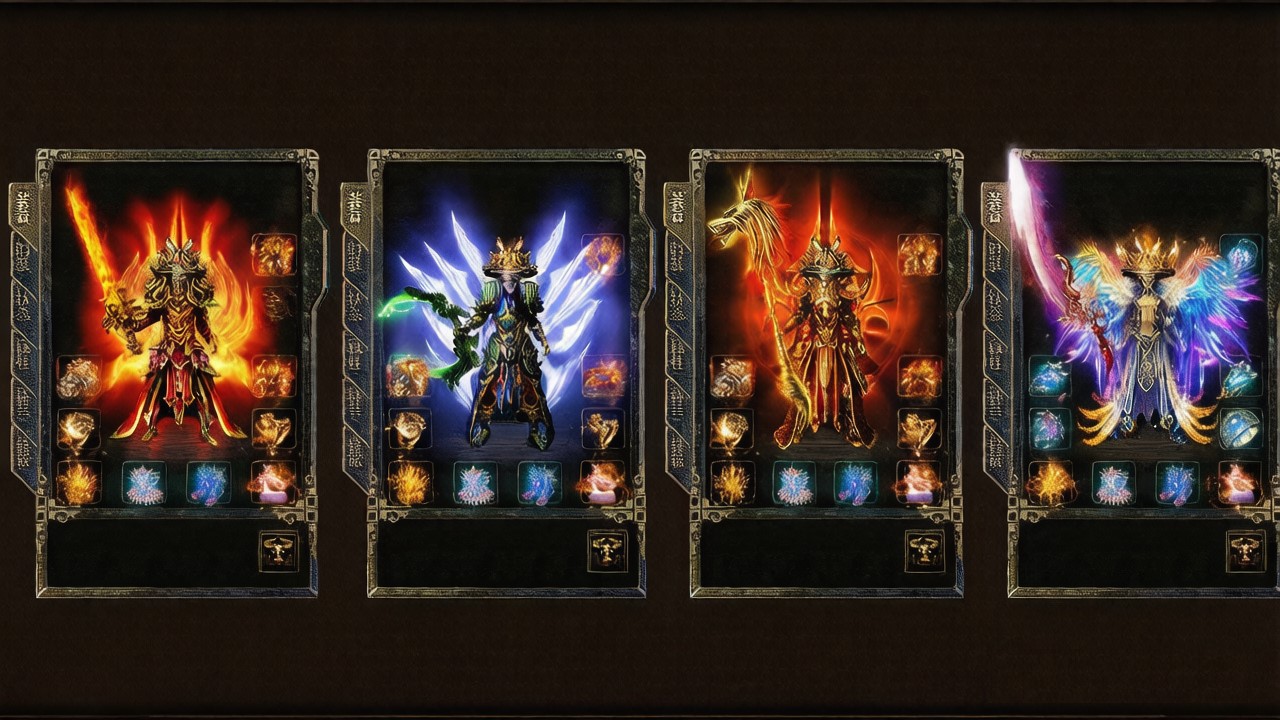This screenshot has width=1280, height=720.
Task: Select golden starburst slot in rainbow-winged panel
Action: [1050, 483]
